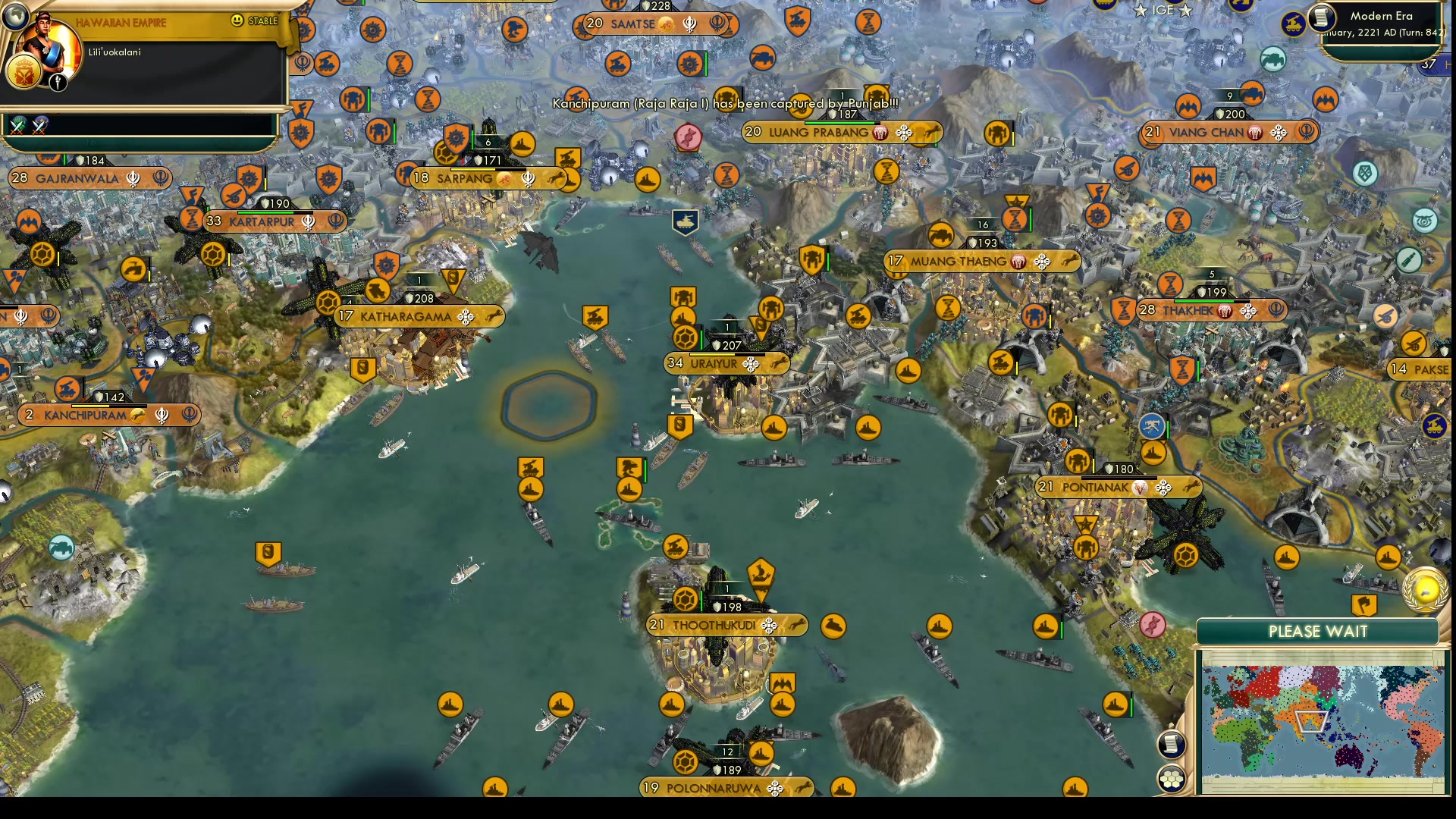Click the teal tank unit icon near the top right
This screenshot has height=819, width=1456.
click(1272, 61)
